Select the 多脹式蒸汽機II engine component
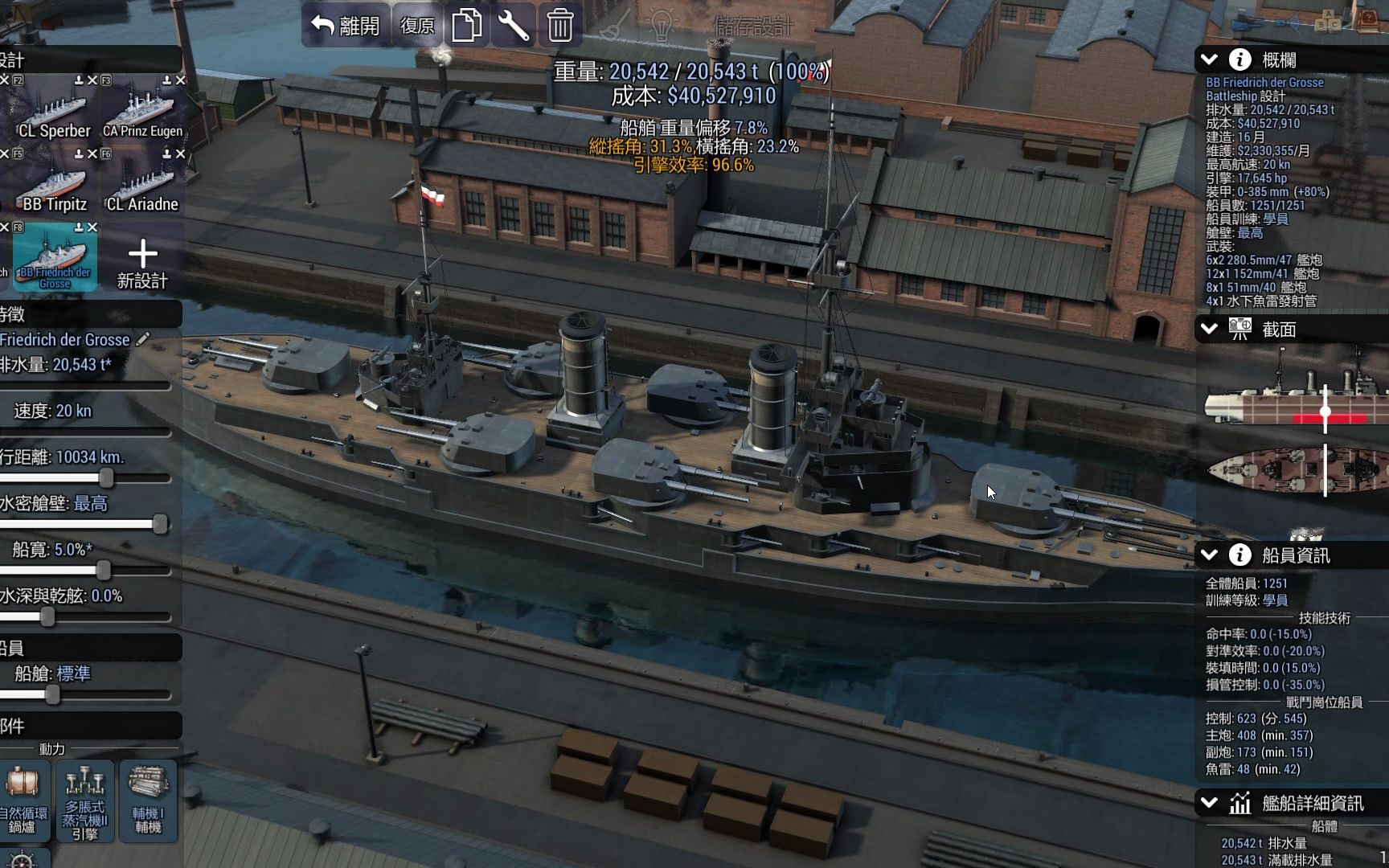This screenshot has width=1389, height=868. click(x=84, y=800)
